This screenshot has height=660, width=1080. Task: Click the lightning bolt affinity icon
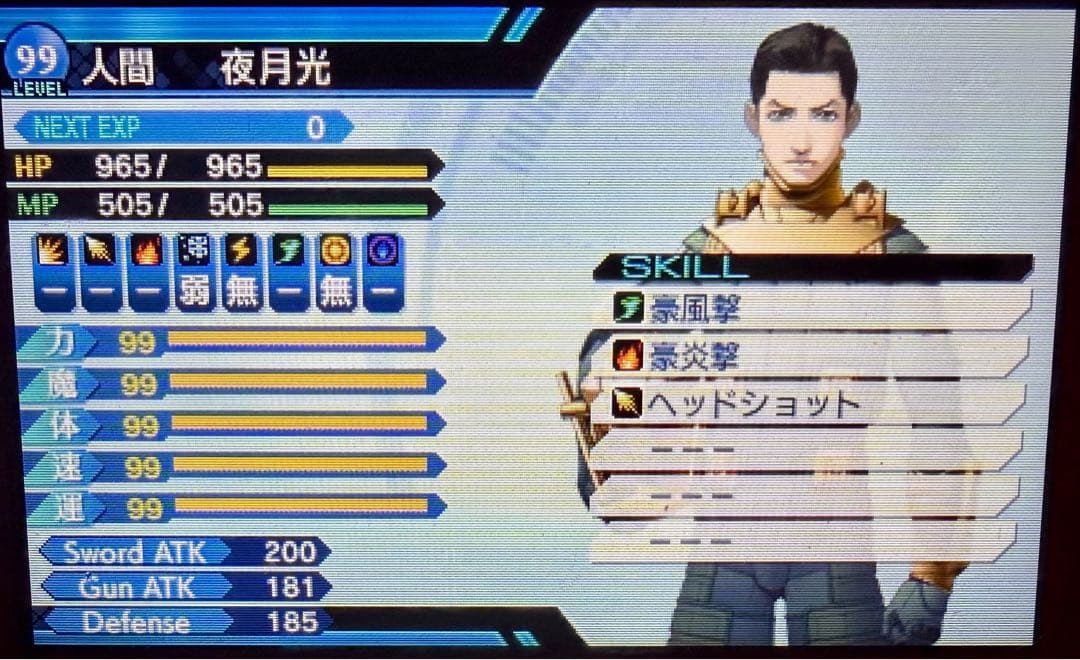coord(241,251)
